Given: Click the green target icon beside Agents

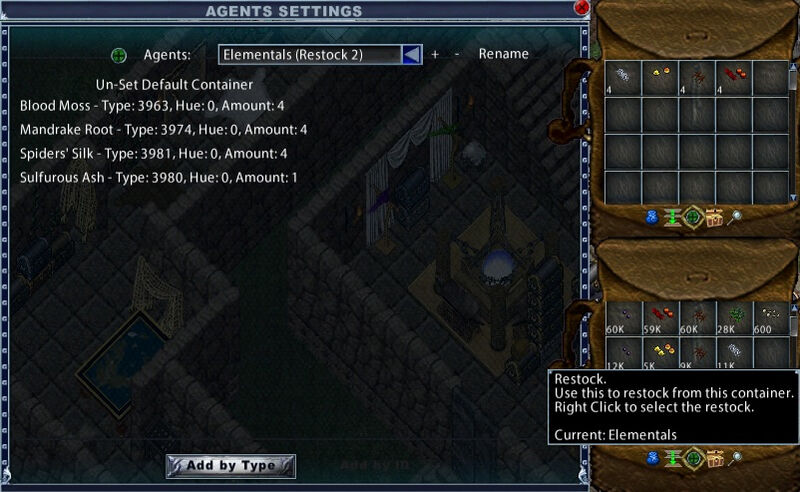Looking at the screenshot, I should pos(119,55).
